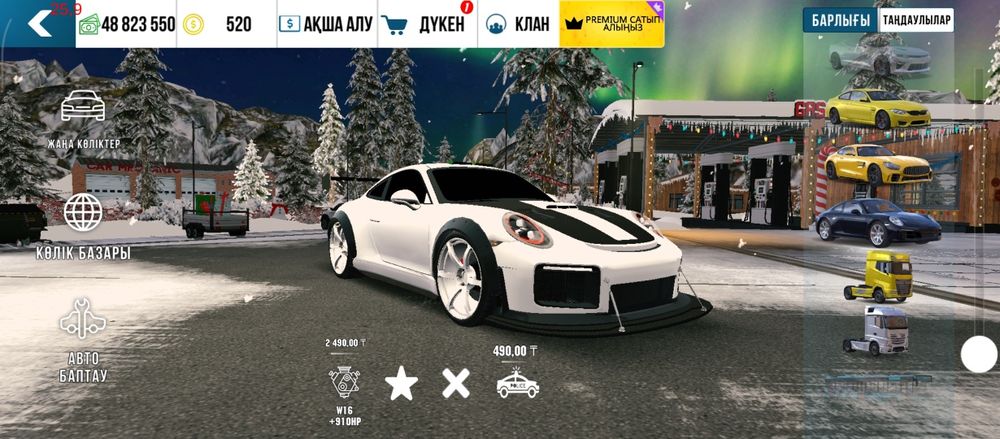Buy the W16 engine upgrade

pos(343,383)
